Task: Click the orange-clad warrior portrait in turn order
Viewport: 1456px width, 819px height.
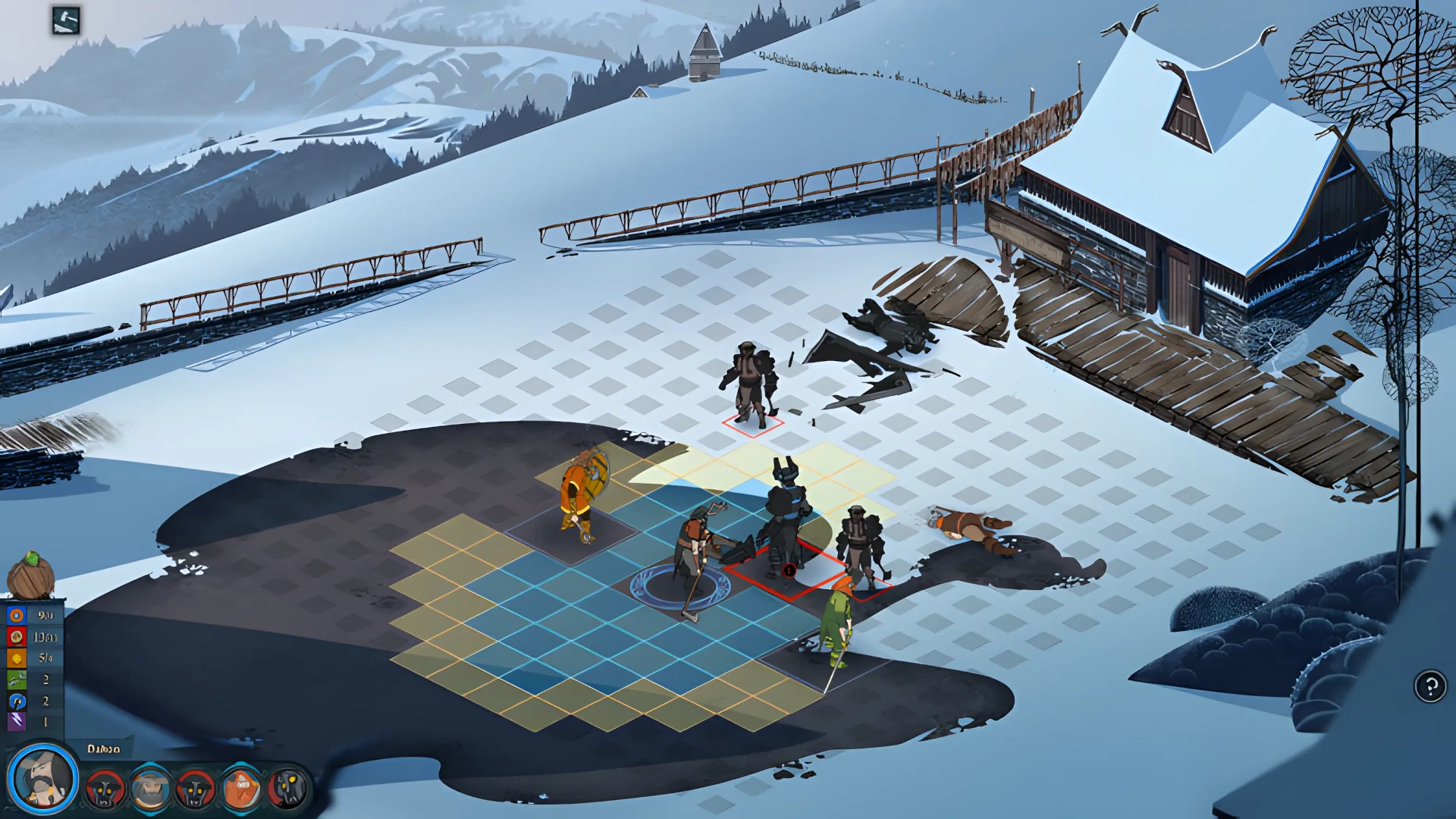Action: (x=241, y=789)
